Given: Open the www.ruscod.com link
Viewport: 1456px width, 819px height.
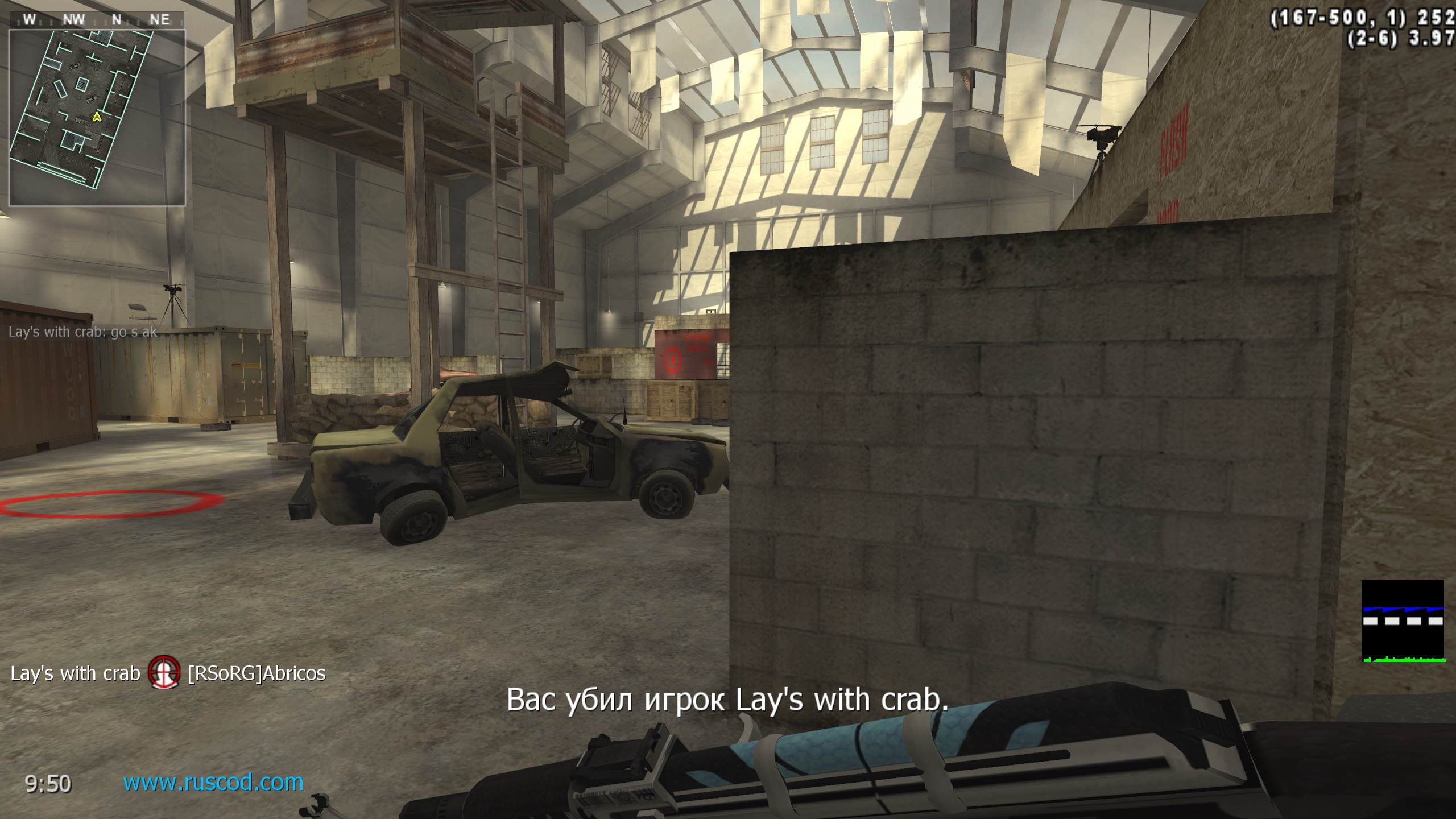Looking at the screenshot, I should click(x=213, y=783).
